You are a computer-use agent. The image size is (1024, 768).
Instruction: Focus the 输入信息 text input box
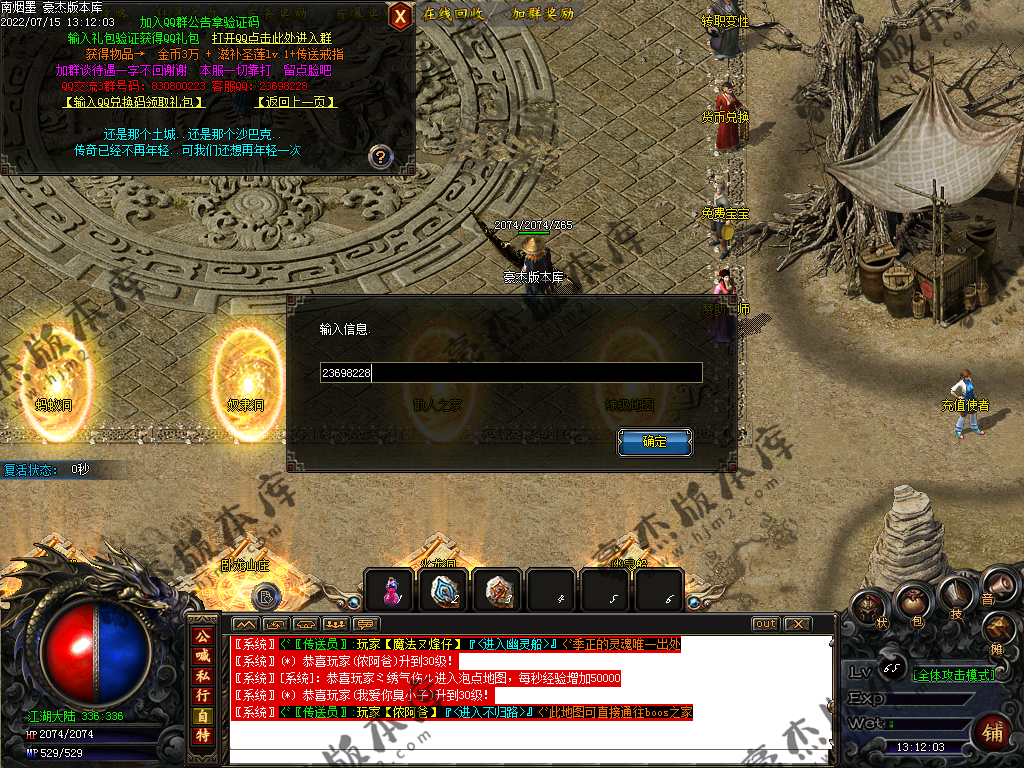point(510,373)
